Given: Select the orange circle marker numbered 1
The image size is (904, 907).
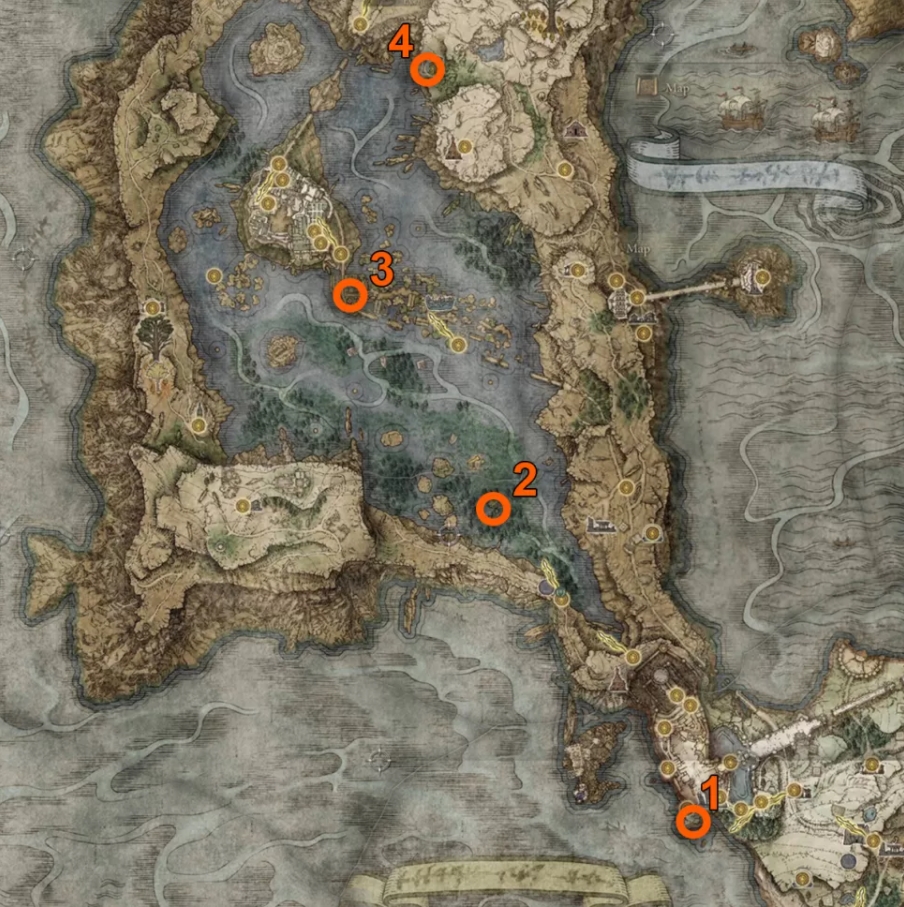Looking at the screenshot, I should click(692, 822).
